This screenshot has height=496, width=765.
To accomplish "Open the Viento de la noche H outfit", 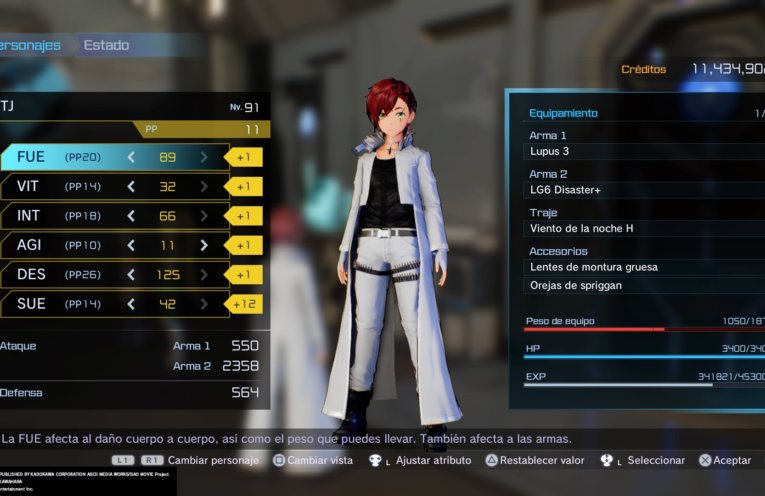I will click(x=640, y=229).
